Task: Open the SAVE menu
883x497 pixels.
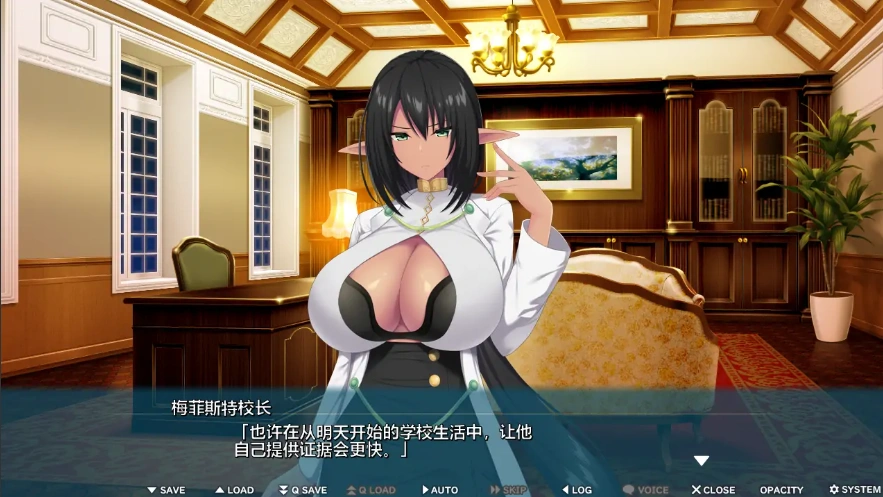Action: click(x=166, y=490)
